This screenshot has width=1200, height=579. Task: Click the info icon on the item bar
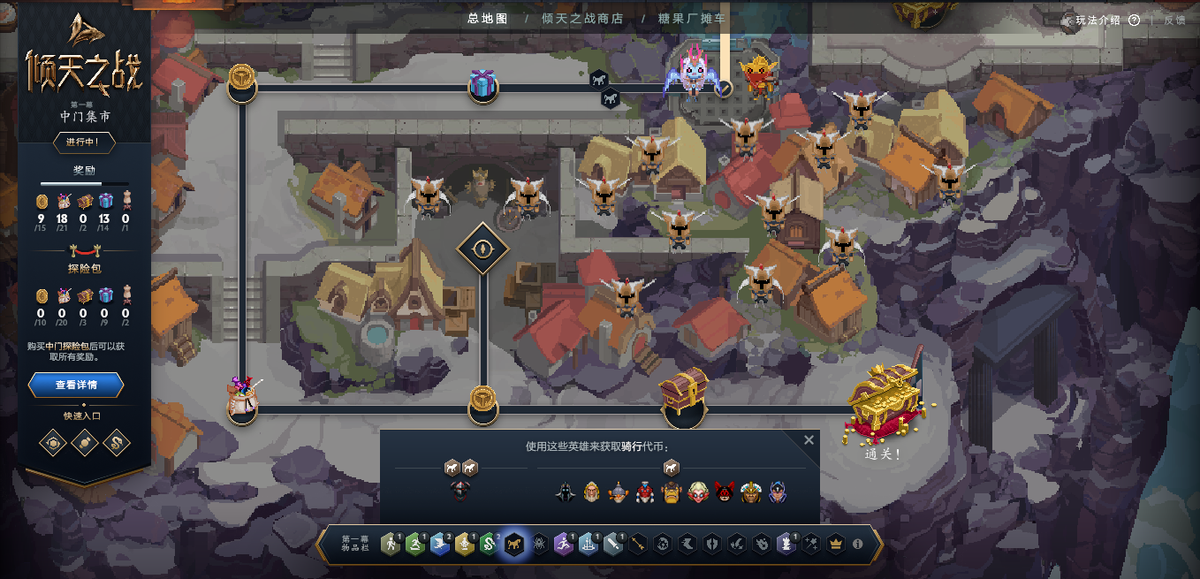857,544
